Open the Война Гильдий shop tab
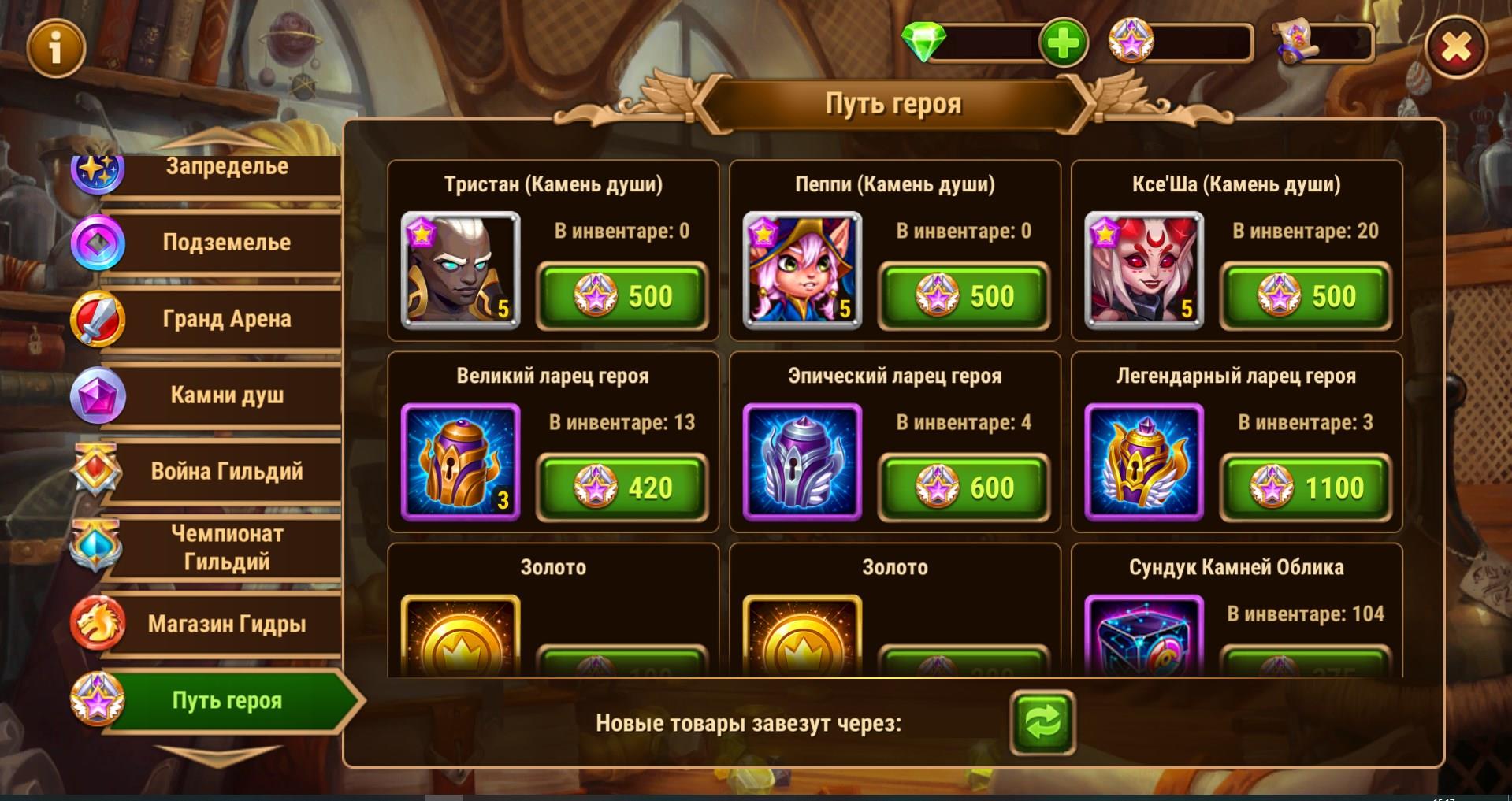 [x=226, y=472]
